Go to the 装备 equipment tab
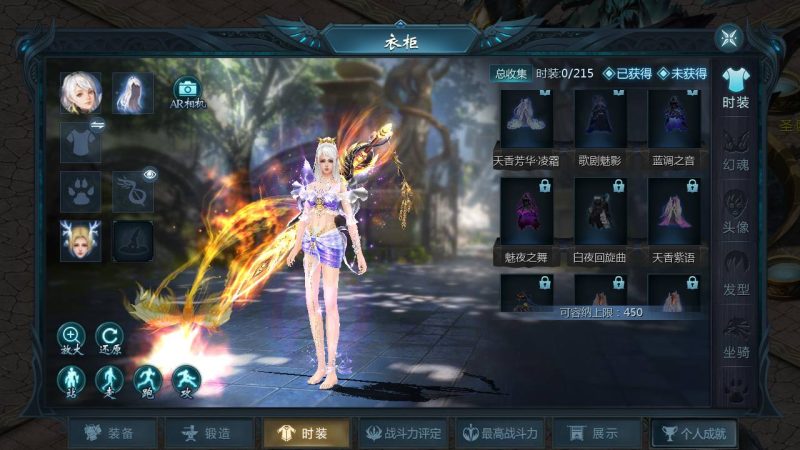Image resolution: width=800 pixels, height=450 pixels. (108, 433)
